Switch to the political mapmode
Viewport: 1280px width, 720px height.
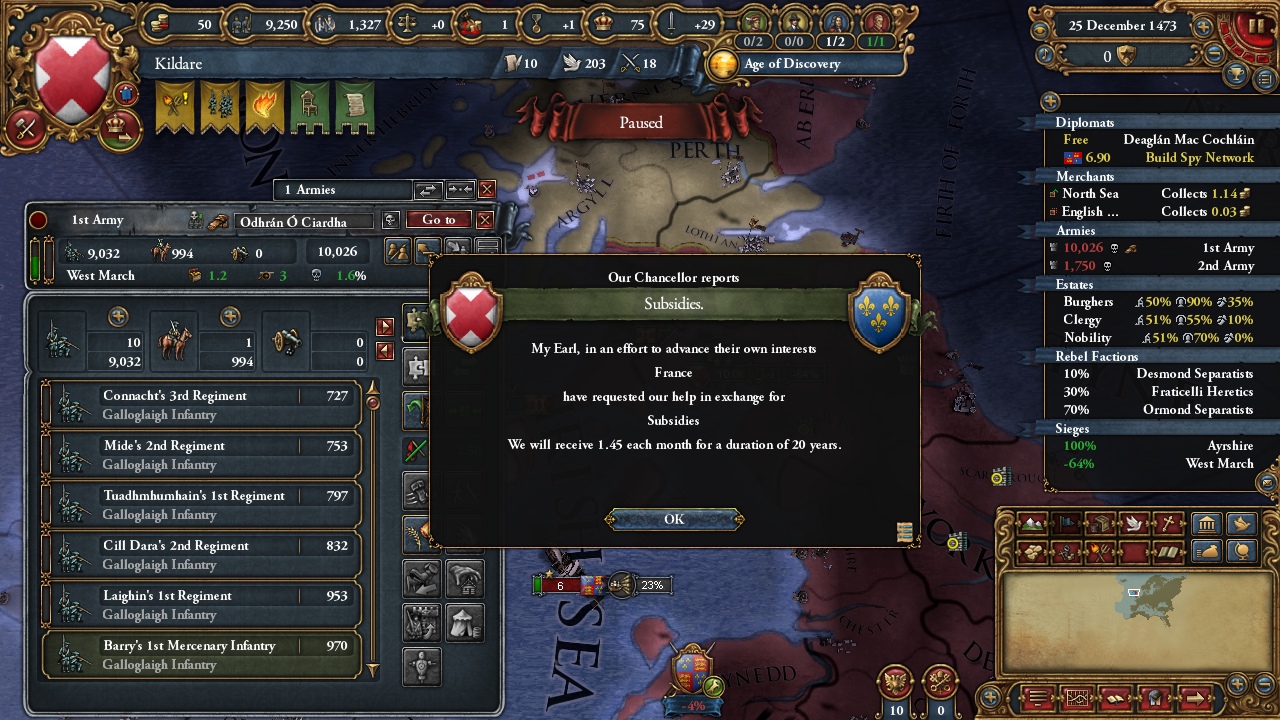point(1064,522)
